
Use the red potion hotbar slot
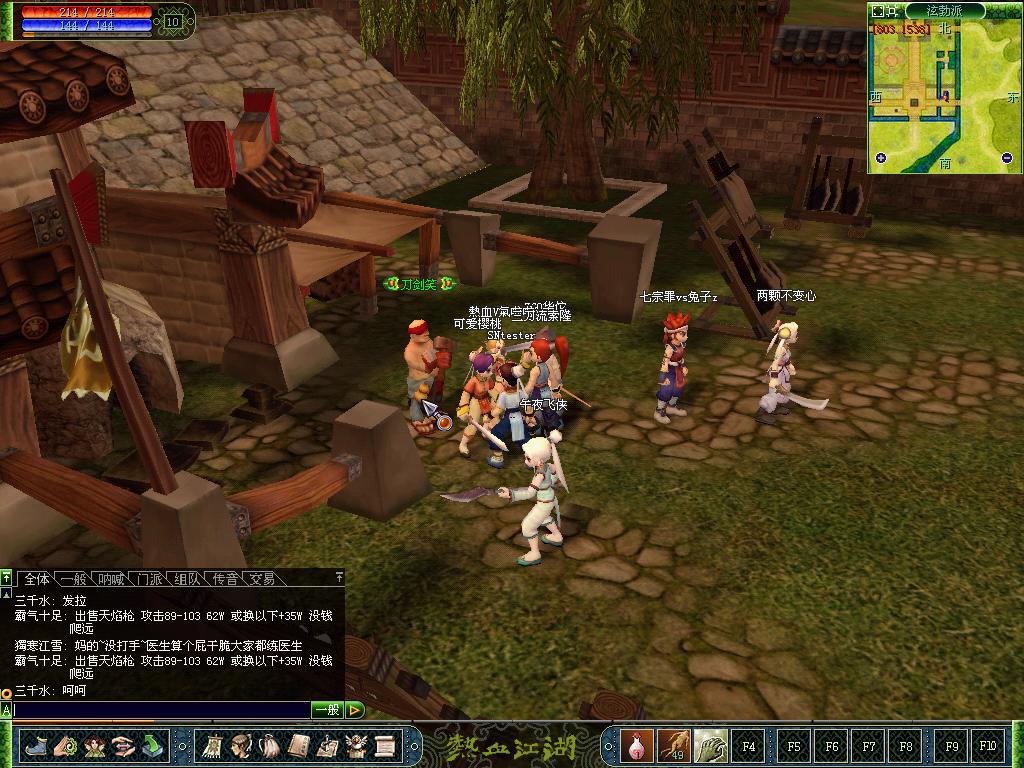pos(636,745)
